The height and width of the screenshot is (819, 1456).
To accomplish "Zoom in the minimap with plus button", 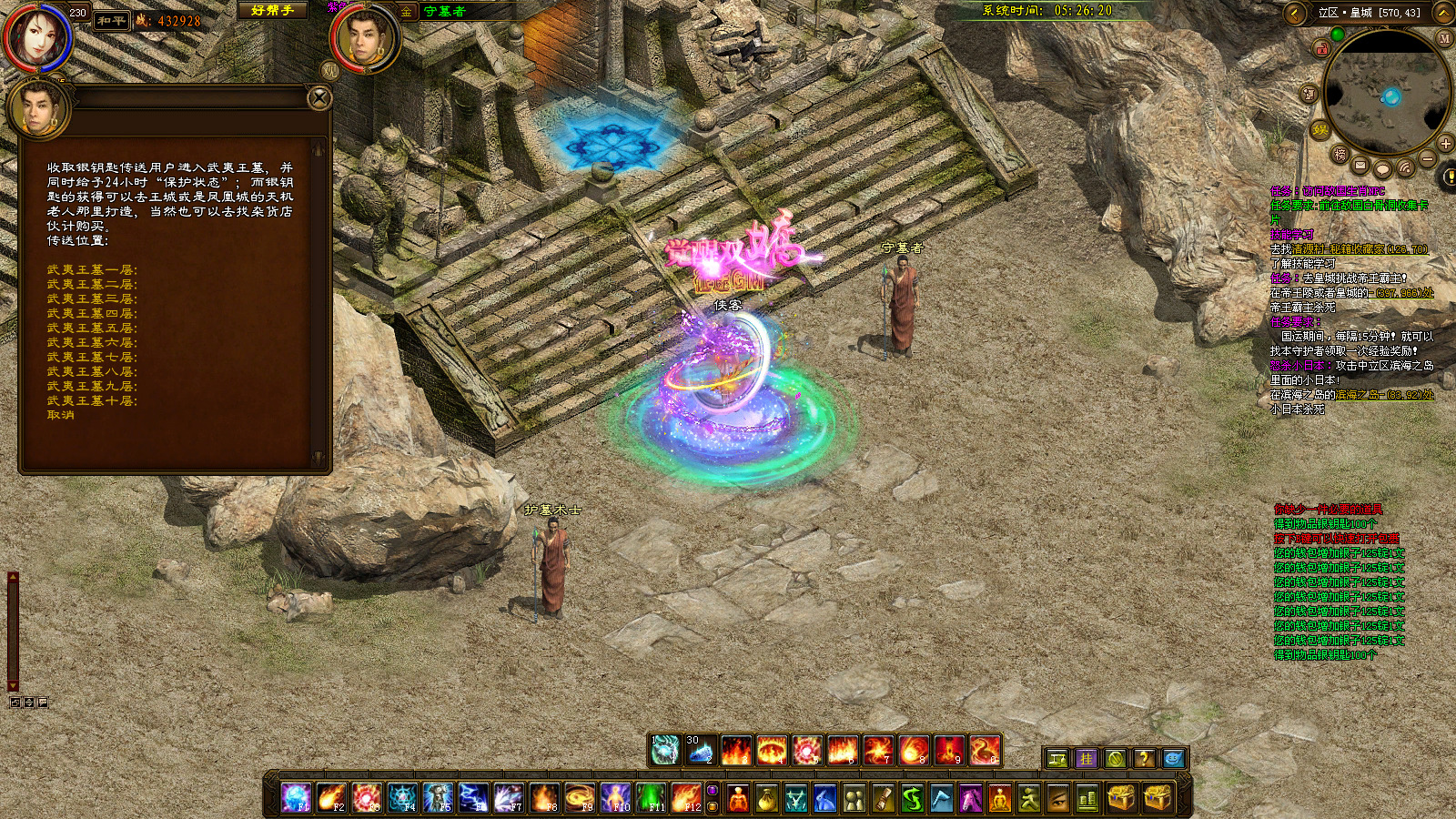I will click(x=1445, y=144).
